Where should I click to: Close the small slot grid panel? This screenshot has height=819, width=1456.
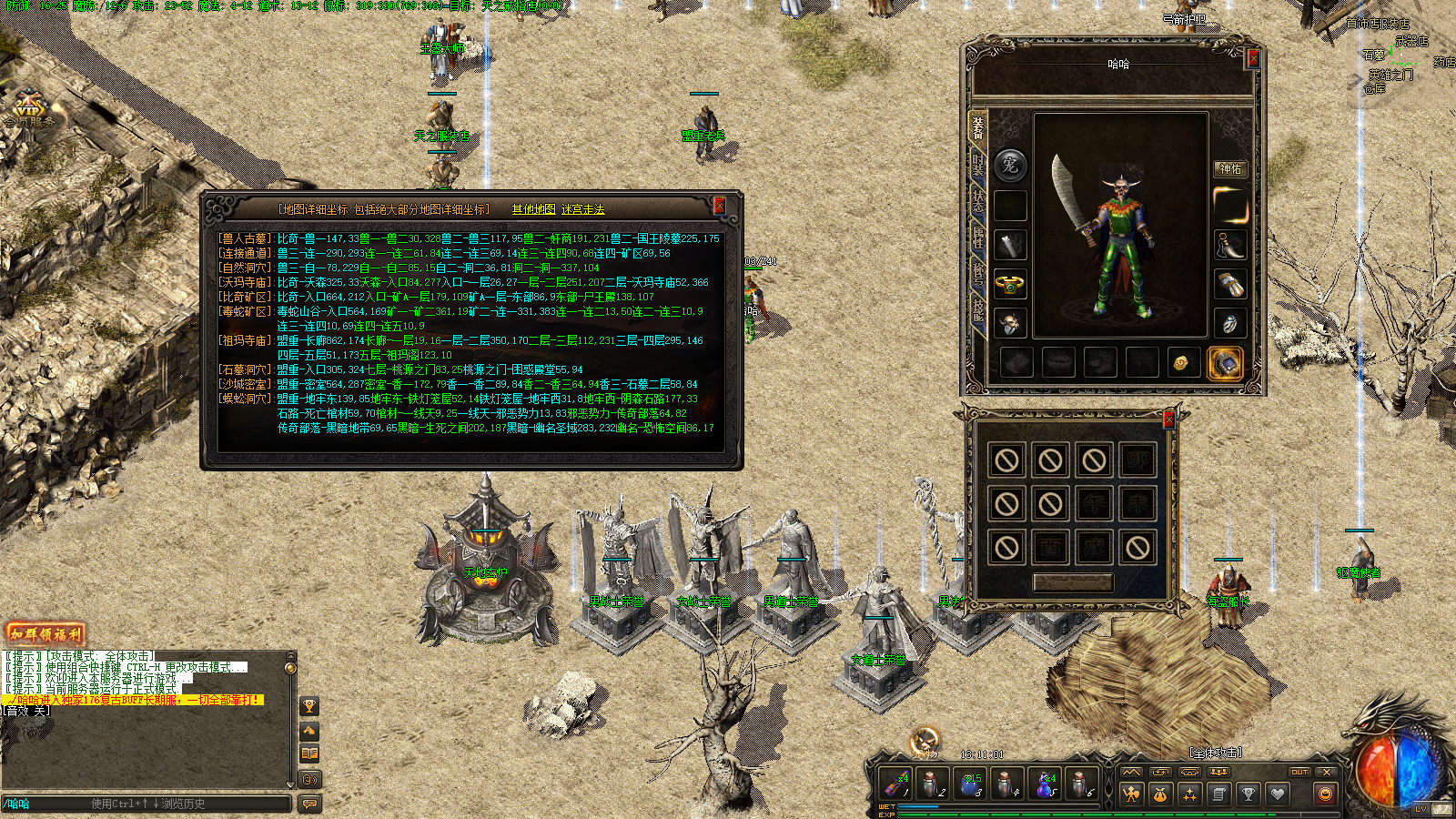click(1168, 420)
